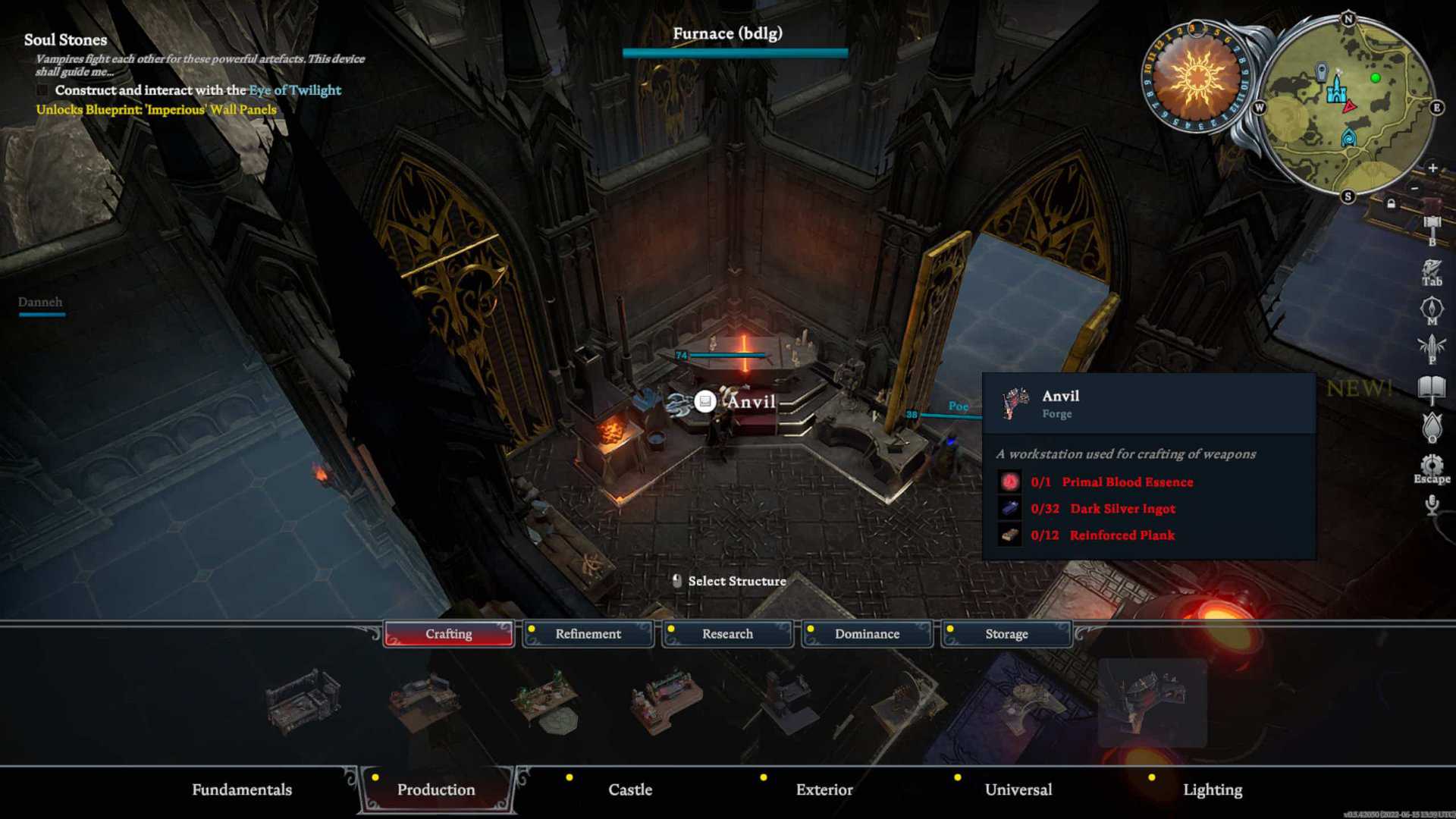Open the journal book icon
Image resolution: width=1456 pixels, height=819 pixels.
1431,385
